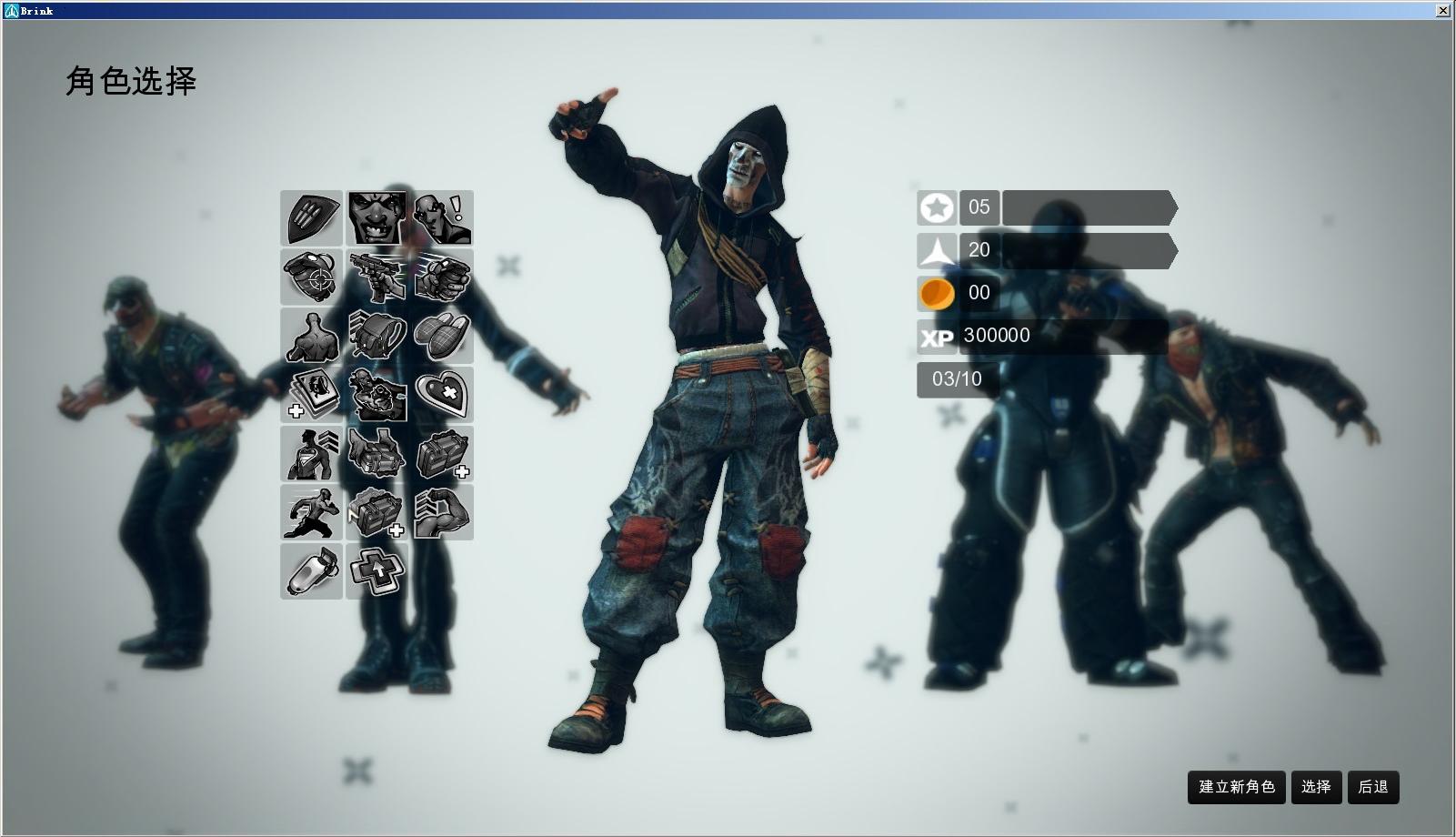1456x837 pixels.
Task: Choose the snarling face ability icon
Action: pos(377,218)
